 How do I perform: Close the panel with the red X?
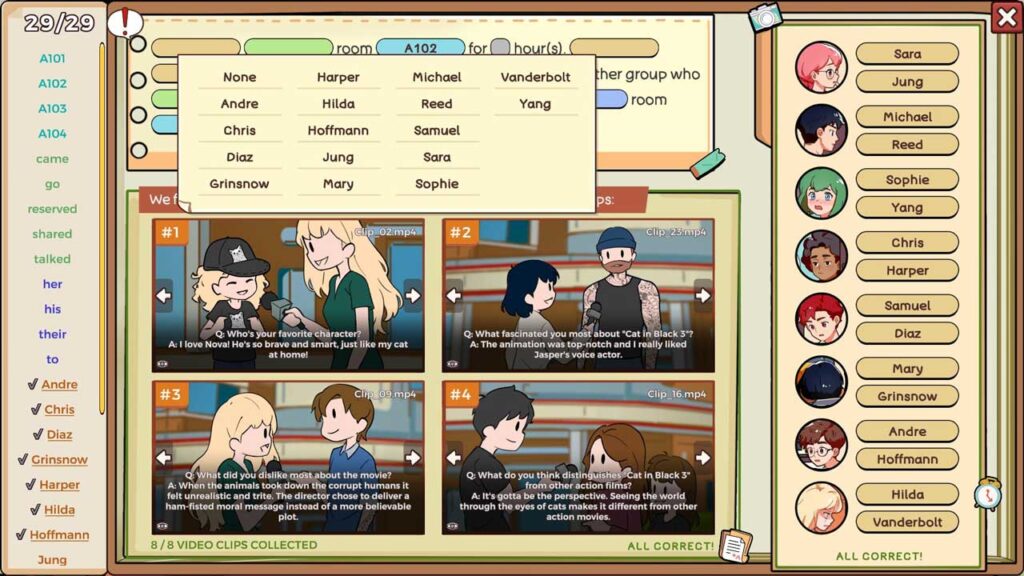(1006, 17)
